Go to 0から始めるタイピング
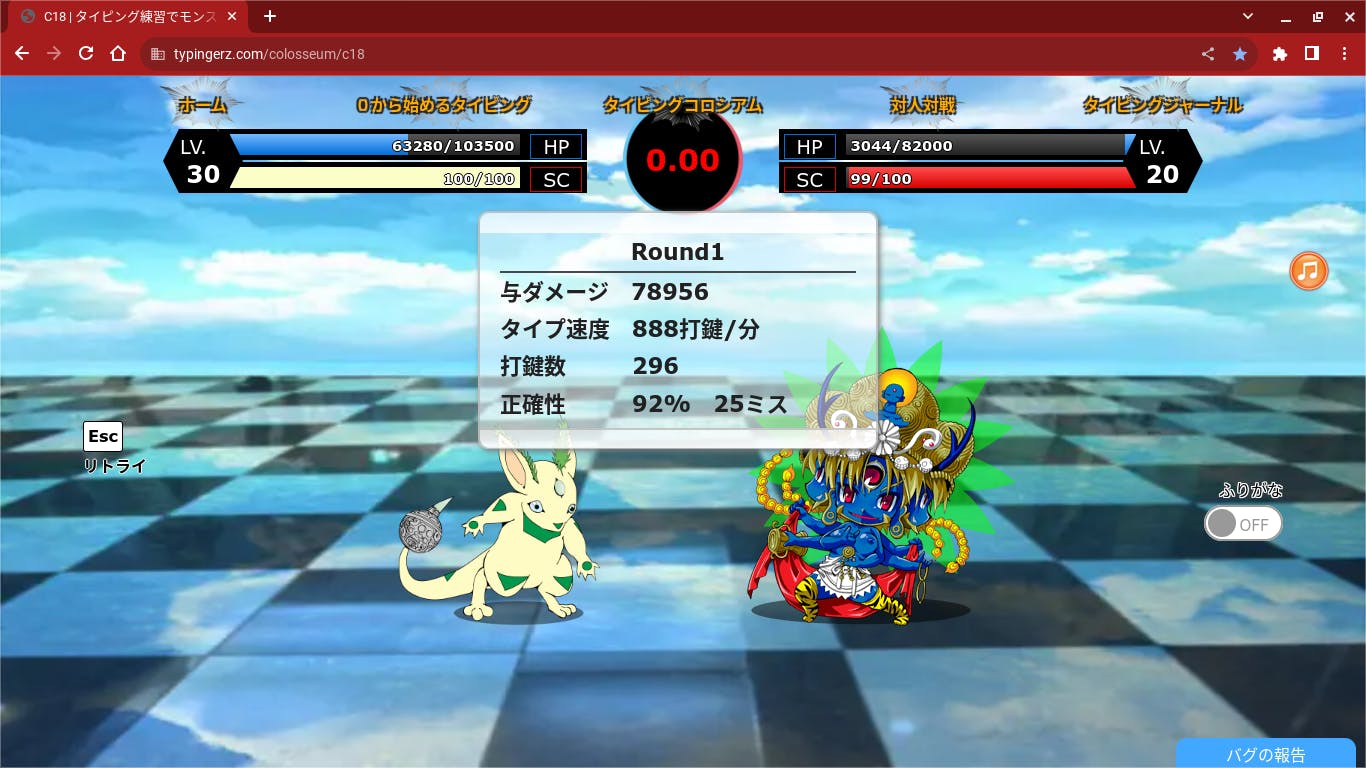The height and width of the screenshot is (768, 1366). point(443,105)
